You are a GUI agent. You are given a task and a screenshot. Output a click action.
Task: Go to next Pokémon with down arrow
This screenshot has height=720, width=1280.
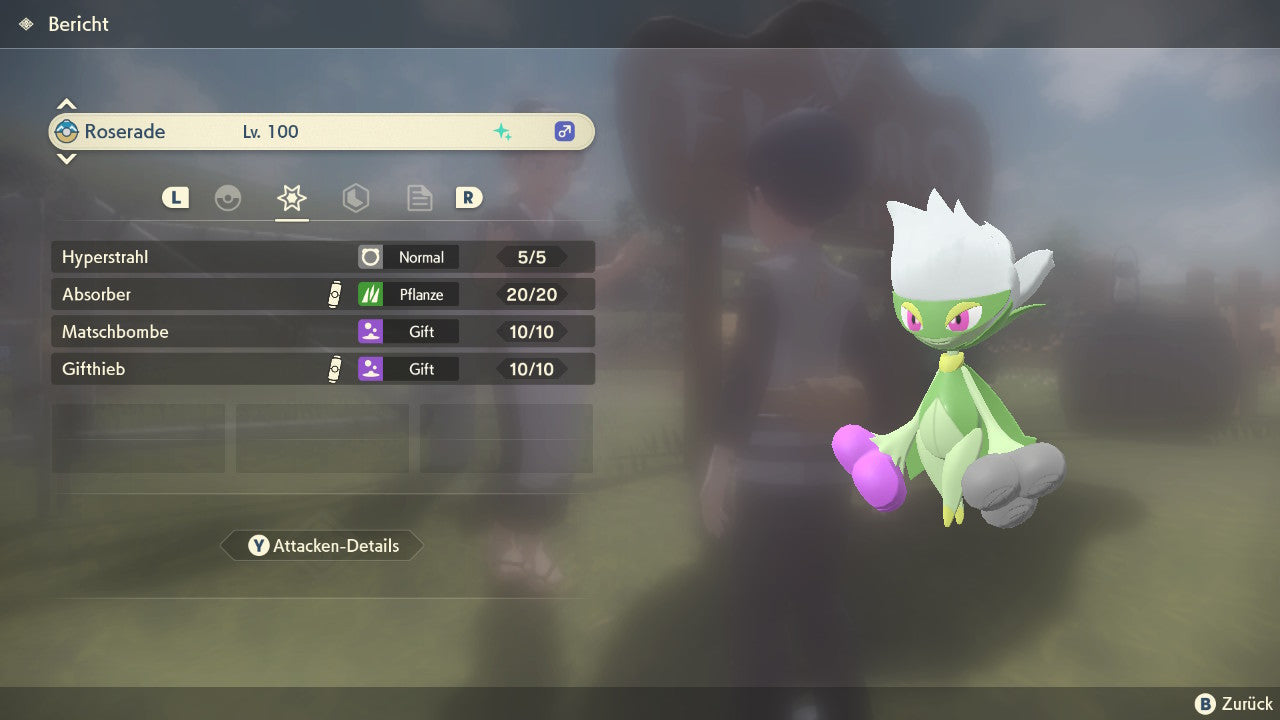[x=66, y=158]
